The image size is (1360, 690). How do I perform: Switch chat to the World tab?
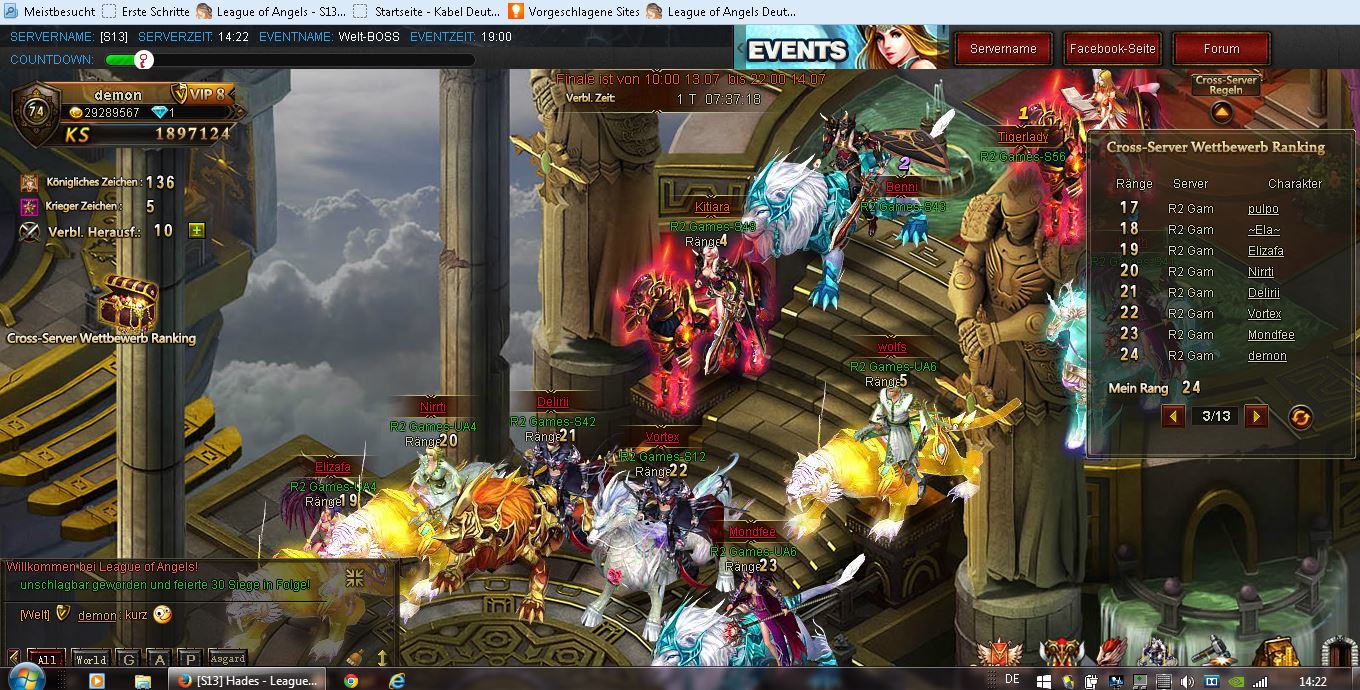[90, 659]
